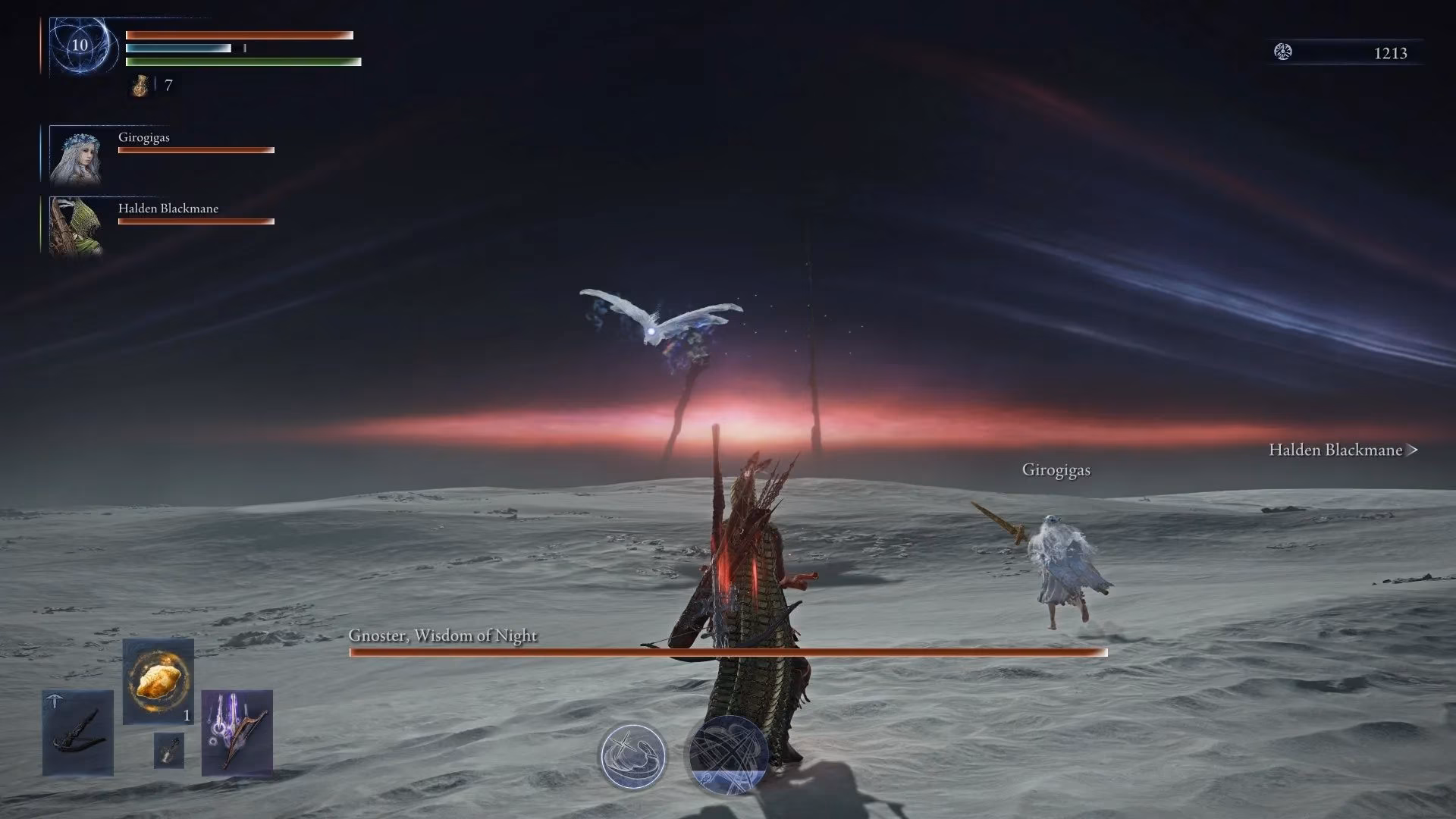Image resolution: width=1456 pixels, height=819 pixels.
Task: Click the Girogigas label beside the portrait
Action: [x=143, y=137]
